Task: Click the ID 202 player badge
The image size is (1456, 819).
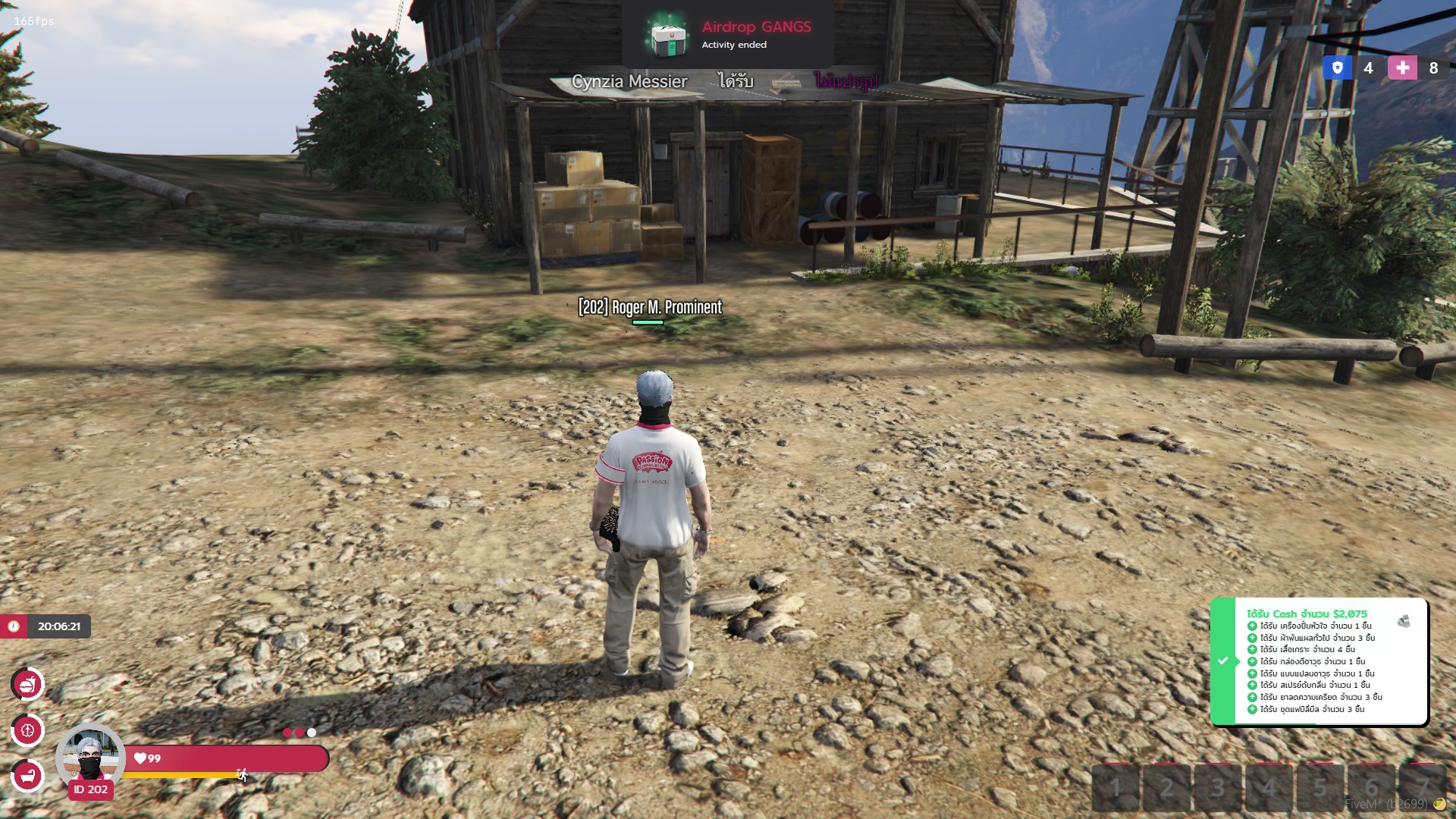Action: pos(91,789)
